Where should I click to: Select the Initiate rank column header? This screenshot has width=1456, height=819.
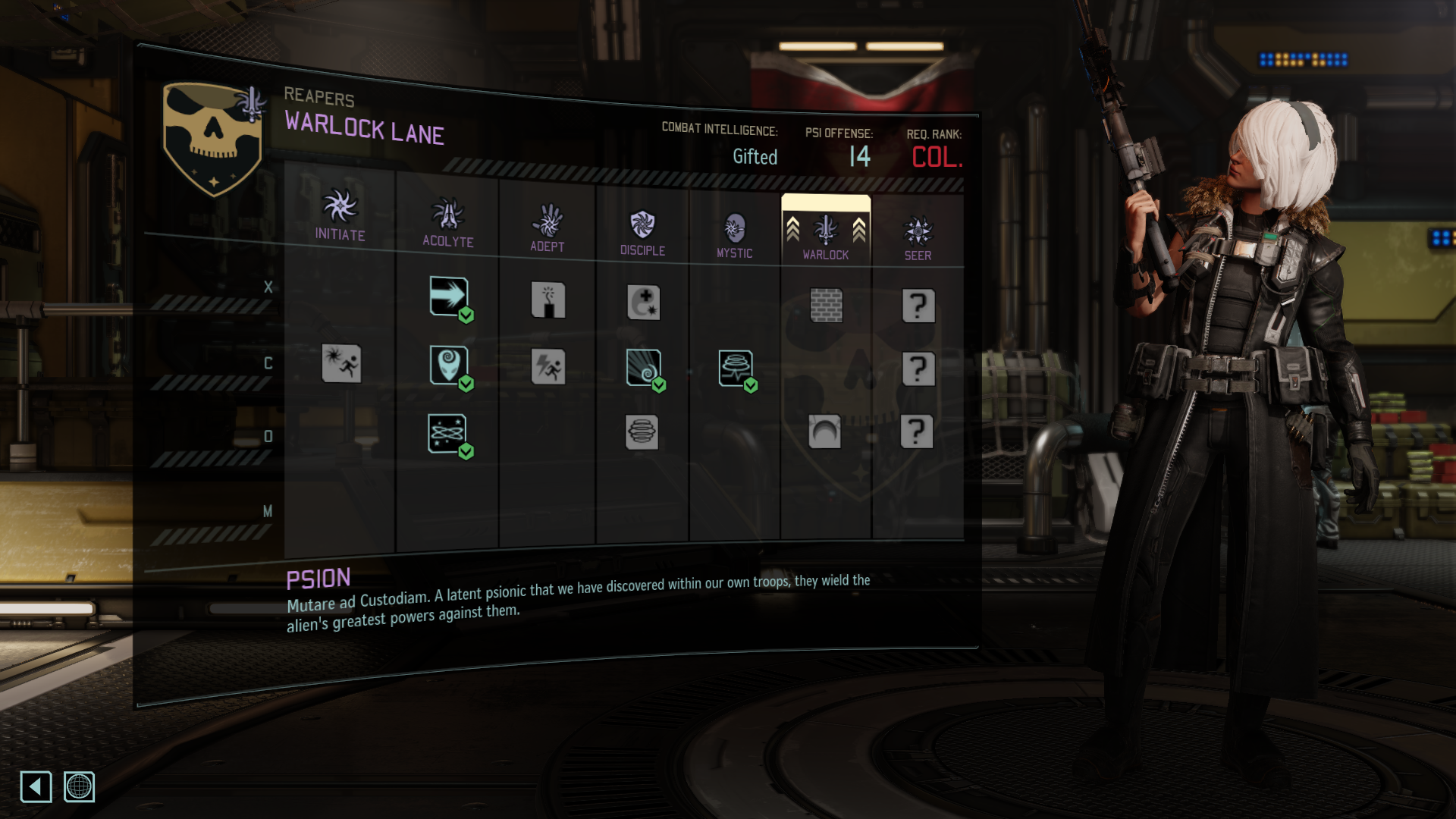[340, 215]
